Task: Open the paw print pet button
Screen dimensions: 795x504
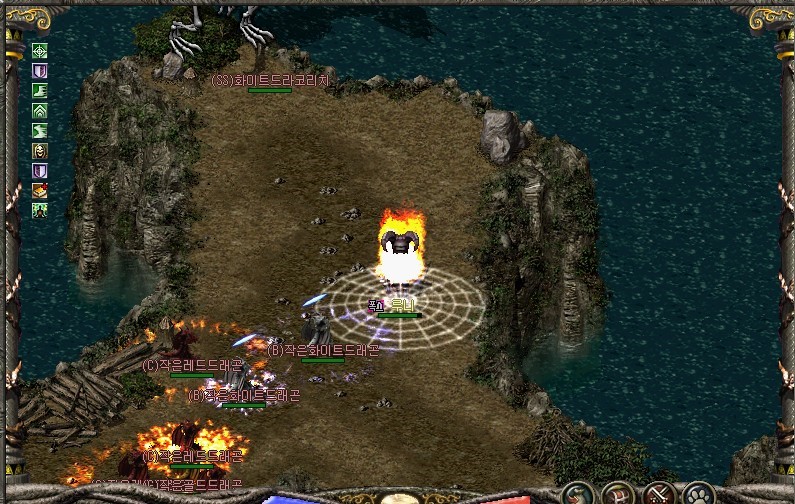Action: [698, 494]
